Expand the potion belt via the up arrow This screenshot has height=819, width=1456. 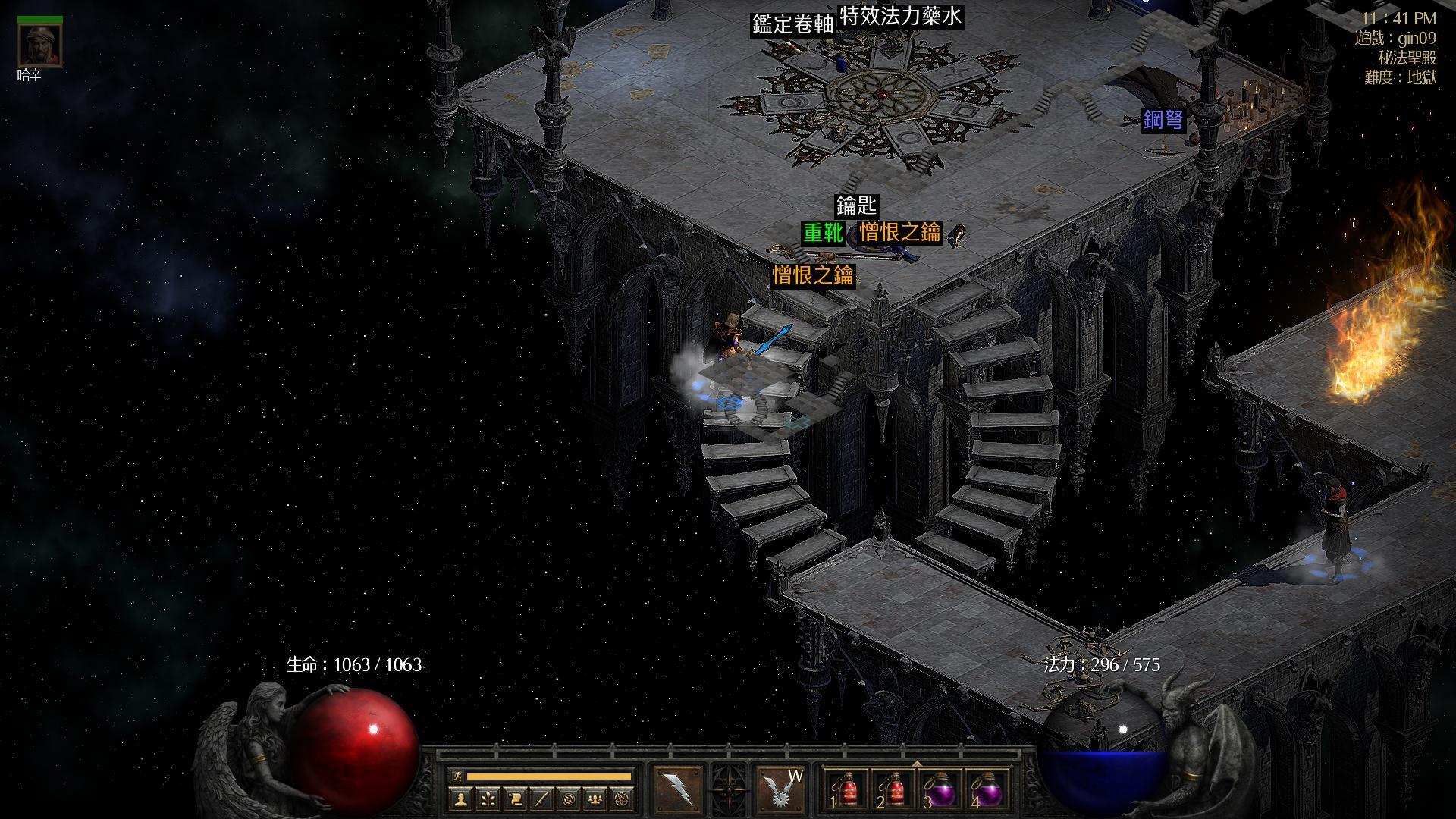coord(918,763)
